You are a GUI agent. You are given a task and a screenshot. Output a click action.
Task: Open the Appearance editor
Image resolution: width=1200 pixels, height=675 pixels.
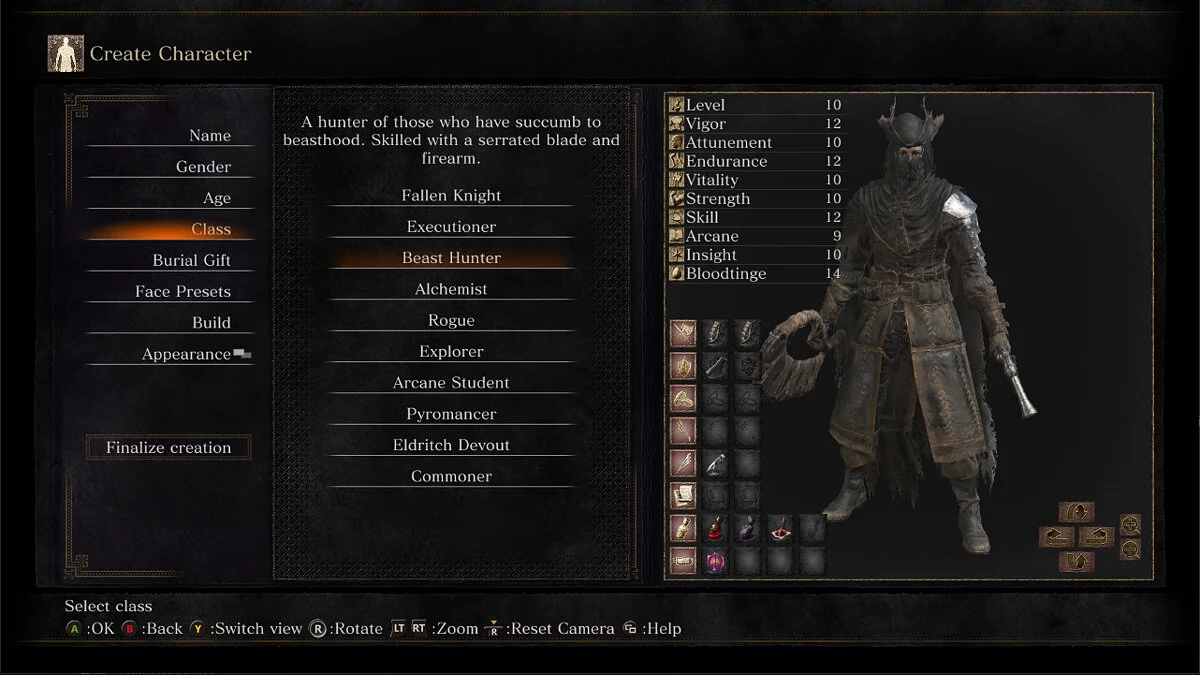tap(186, 354)
